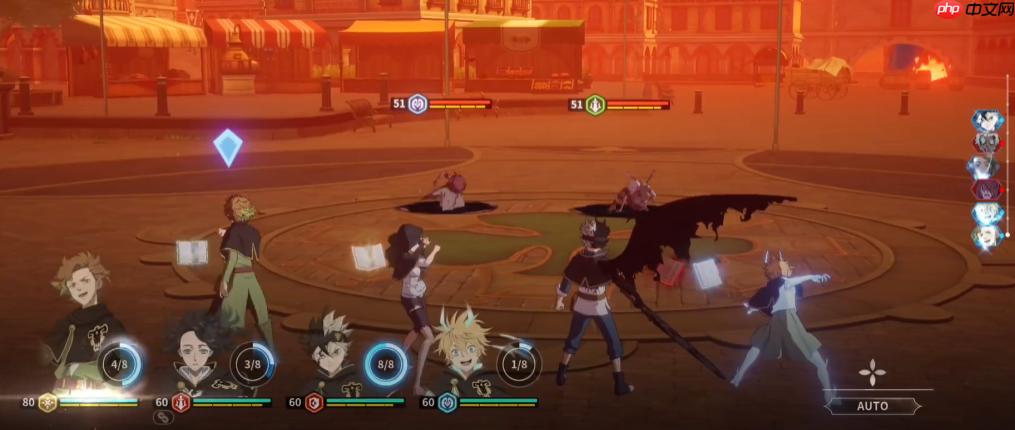Tap the 1/8 skill gauge
Viewport: 1015px width, 430px height.
coord(519,364)
